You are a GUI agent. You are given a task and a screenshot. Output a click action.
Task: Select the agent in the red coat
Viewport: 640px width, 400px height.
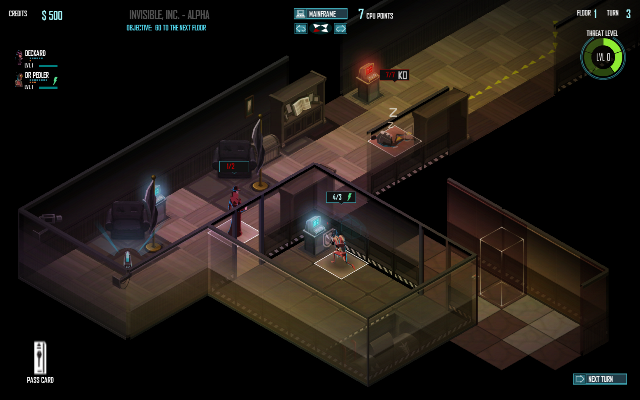[235, 212]
